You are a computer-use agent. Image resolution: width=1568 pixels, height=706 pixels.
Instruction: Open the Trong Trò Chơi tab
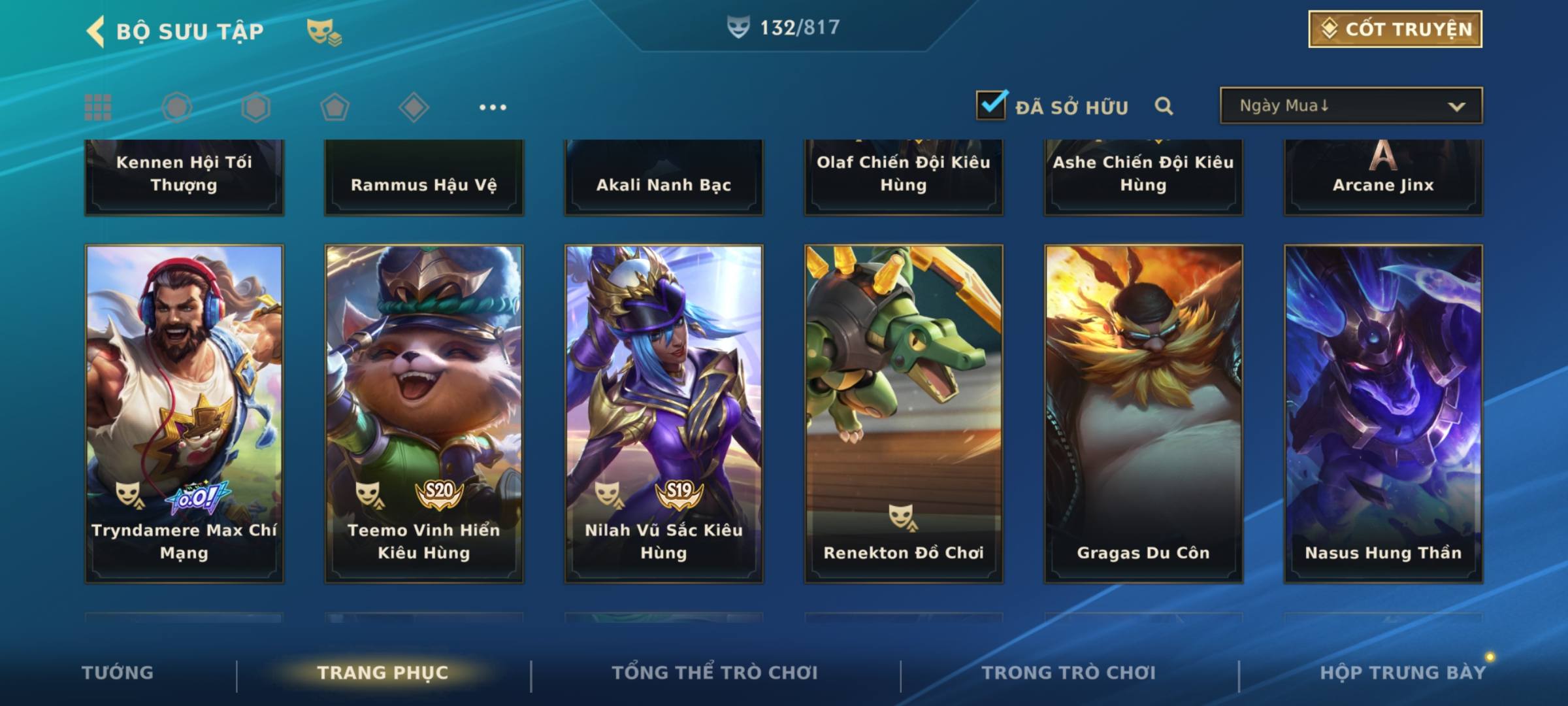pos(1069,673)
